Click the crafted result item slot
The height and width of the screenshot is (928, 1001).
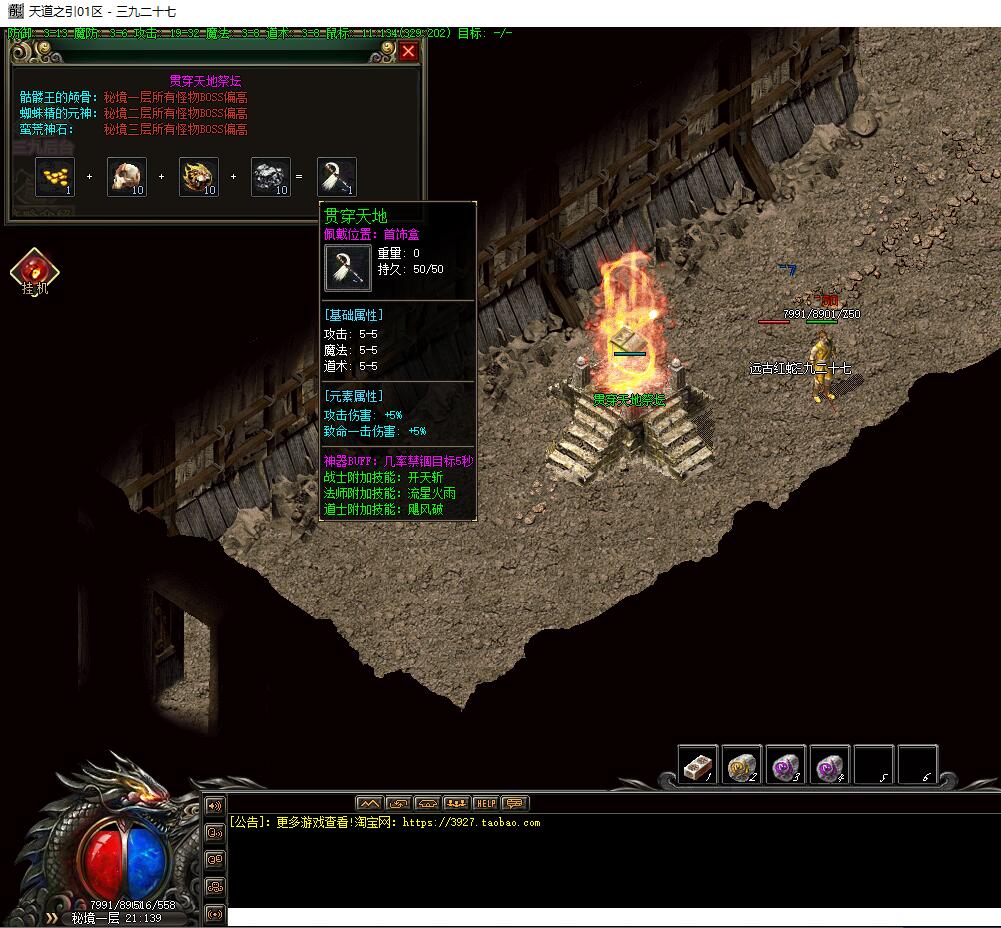tap(337, 177)
